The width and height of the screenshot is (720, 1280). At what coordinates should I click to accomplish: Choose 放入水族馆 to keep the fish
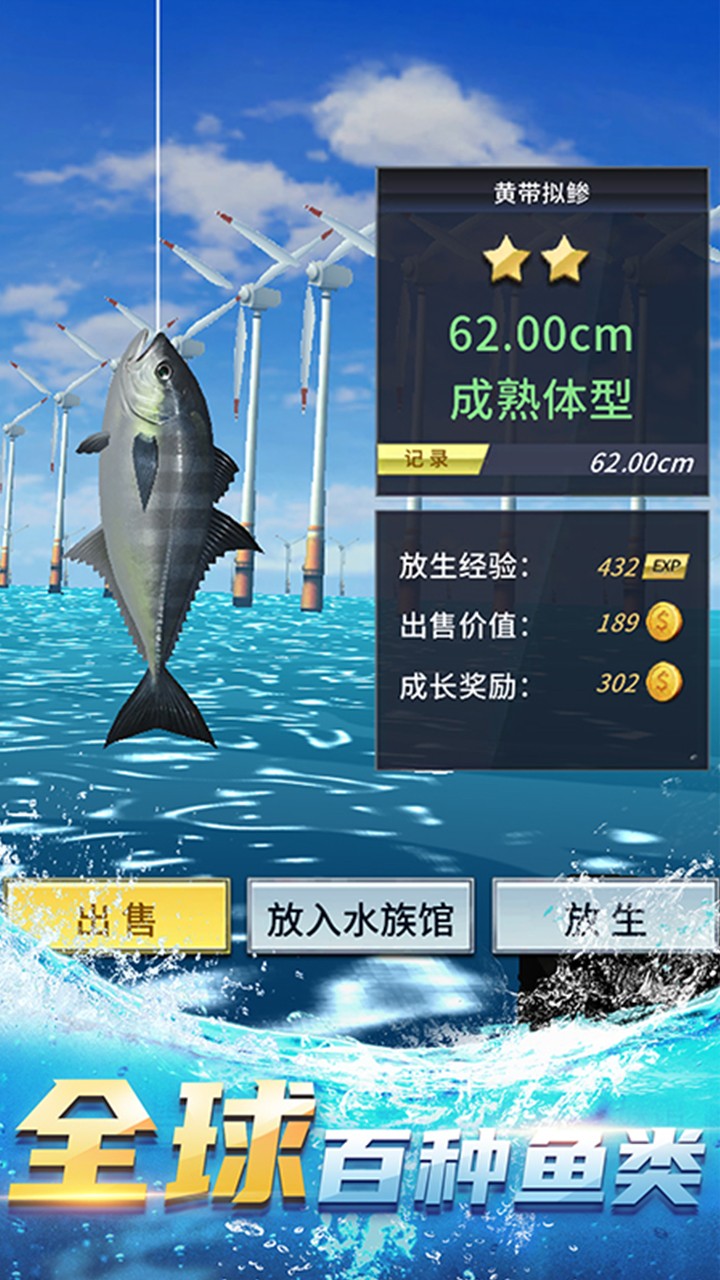(360, 917)
